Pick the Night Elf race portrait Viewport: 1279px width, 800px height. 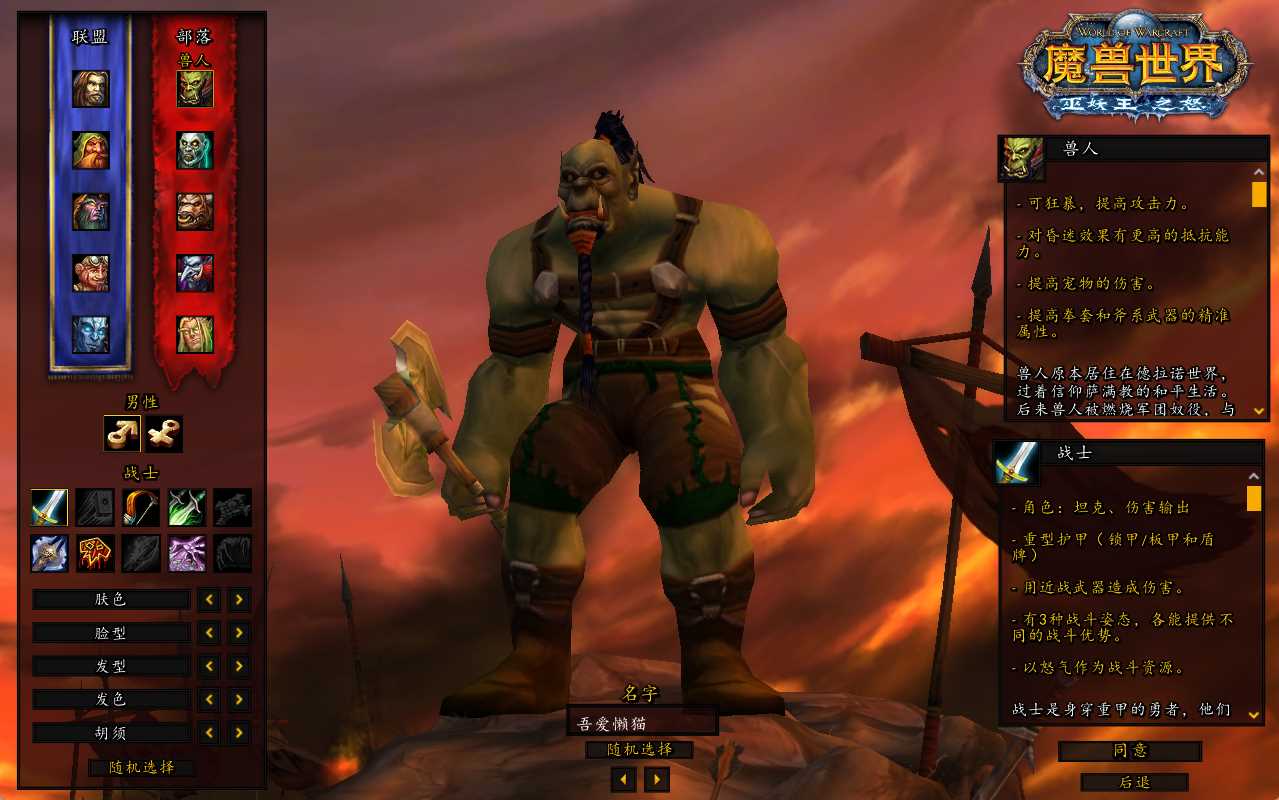tap(90, 211)
